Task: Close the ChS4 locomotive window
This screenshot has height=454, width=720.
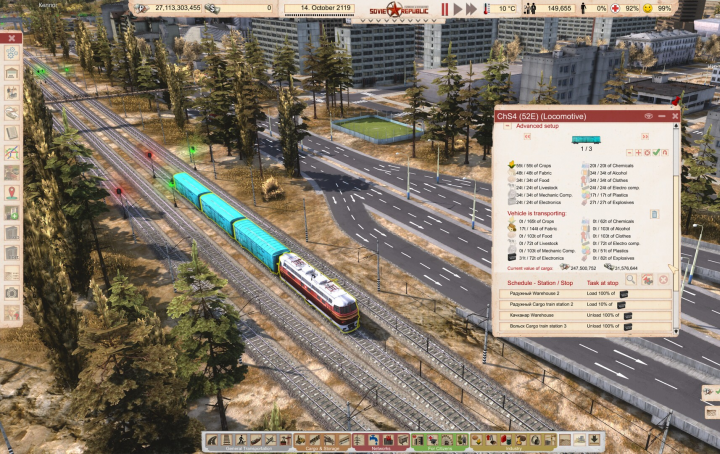Action: pos(676,116)
